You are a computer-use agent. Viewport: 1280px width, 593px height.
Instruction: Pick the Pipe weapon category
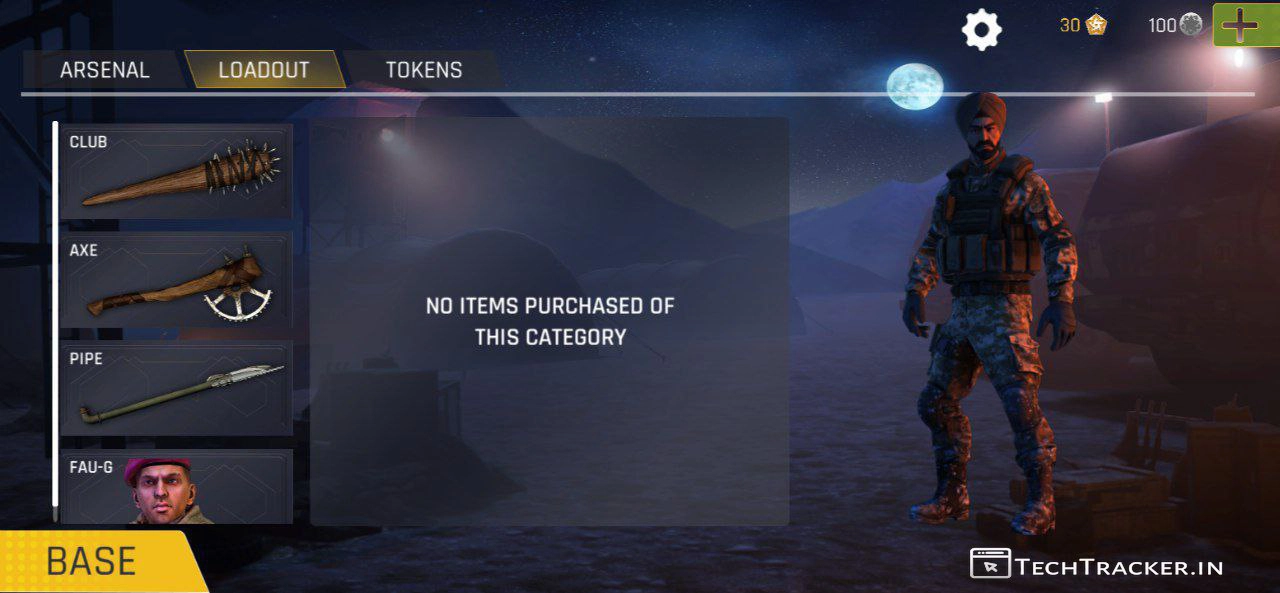176,388
